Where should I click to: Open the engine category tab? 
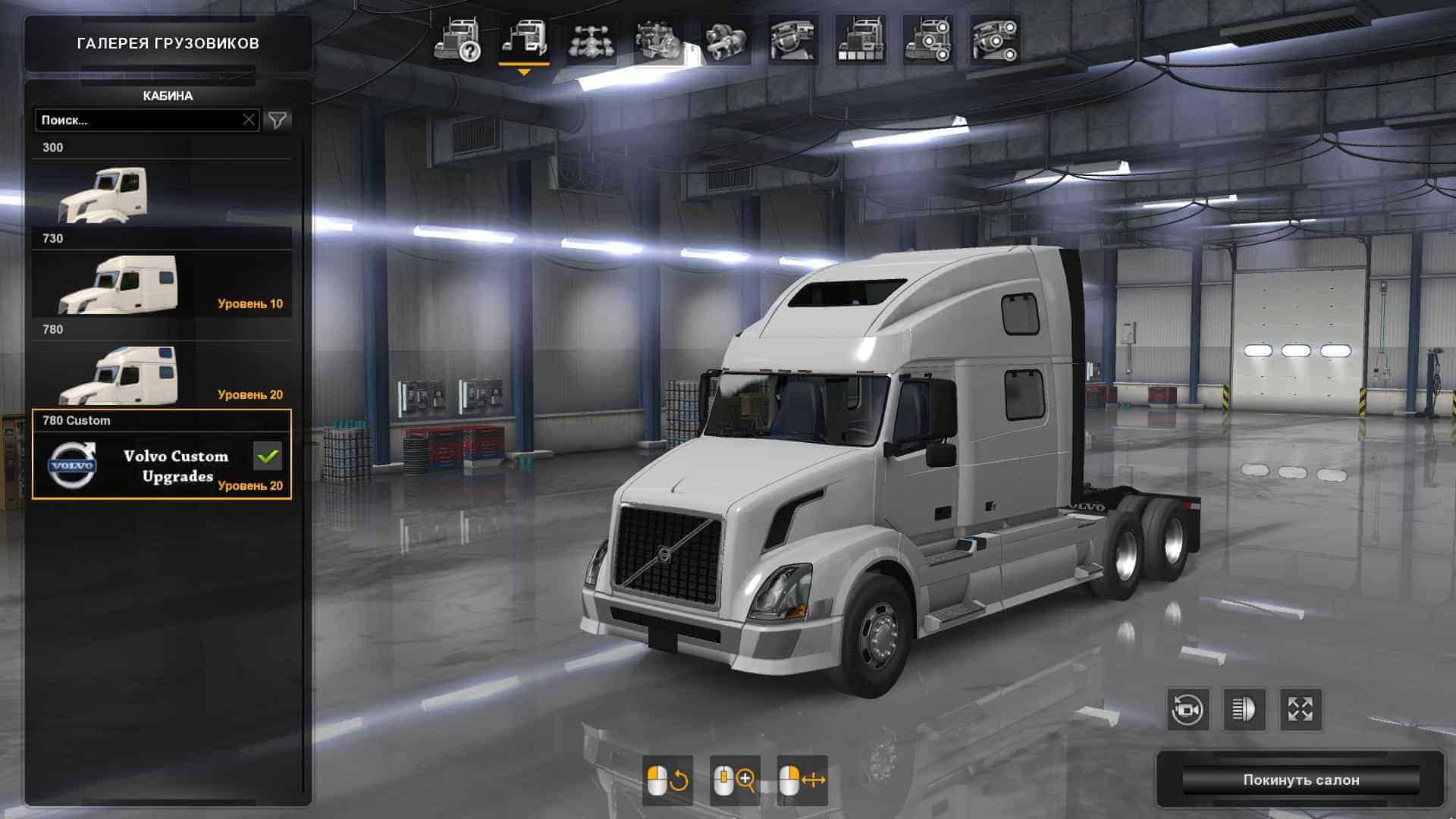(x=658, y=40)
